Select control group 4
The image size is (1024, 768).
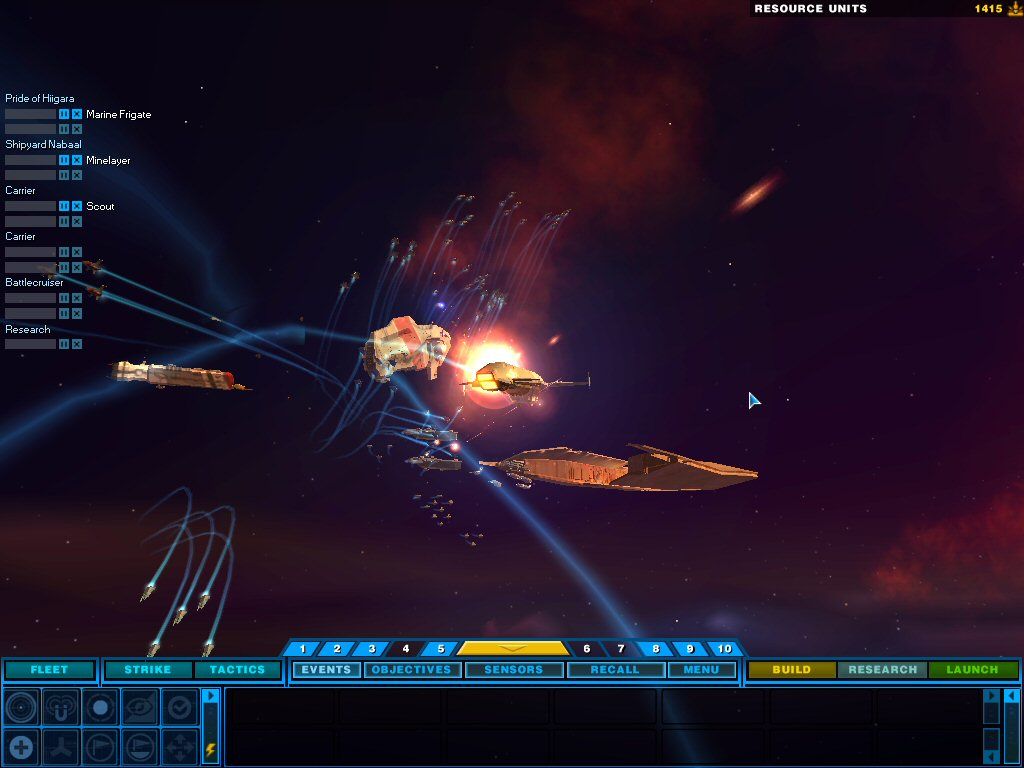pyautogui.click(x=406, y=649)
